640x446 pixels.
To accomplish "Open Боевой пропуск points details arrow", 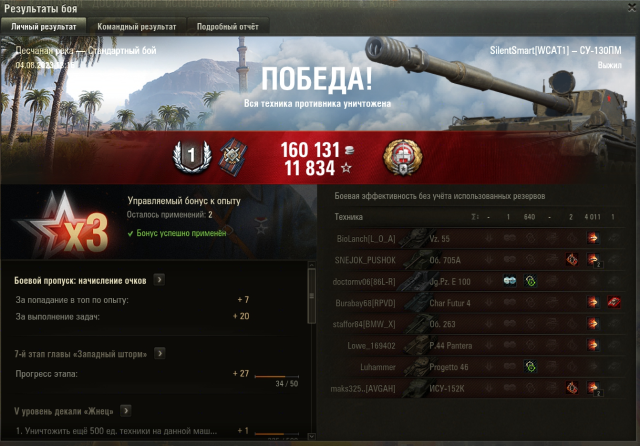I will click(x=160, y=280).
